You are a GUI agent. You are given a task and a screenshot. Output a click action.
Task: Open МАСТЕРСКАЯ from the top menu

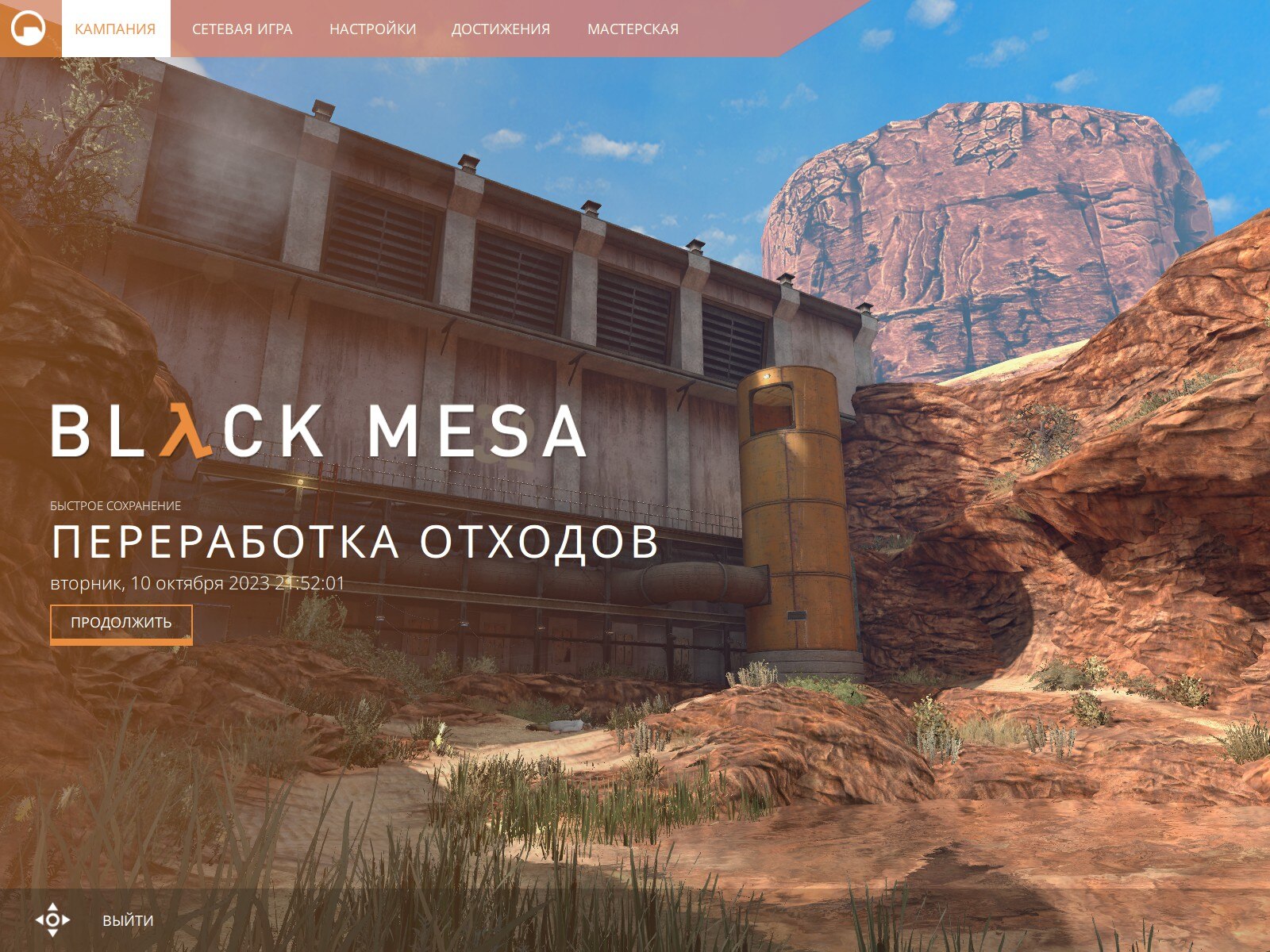(633, 28)
